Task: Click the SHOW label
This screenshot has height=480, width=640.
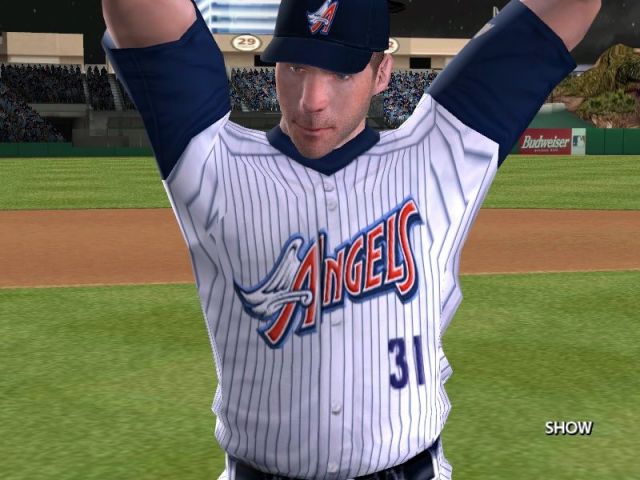Action: point(568,428)
